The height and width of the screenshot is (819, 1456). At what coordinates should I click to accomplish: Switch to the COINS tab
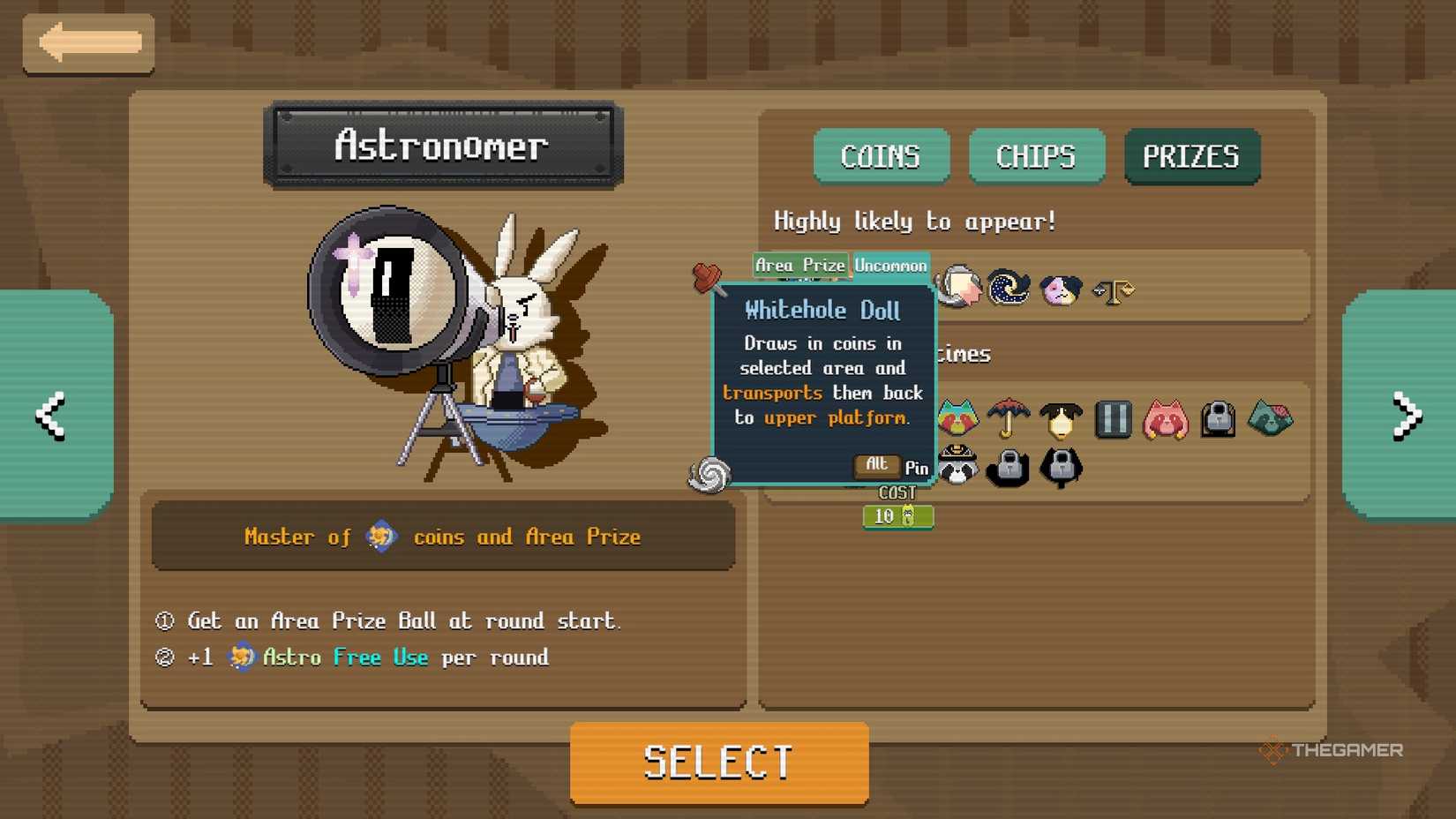[881, 156]
